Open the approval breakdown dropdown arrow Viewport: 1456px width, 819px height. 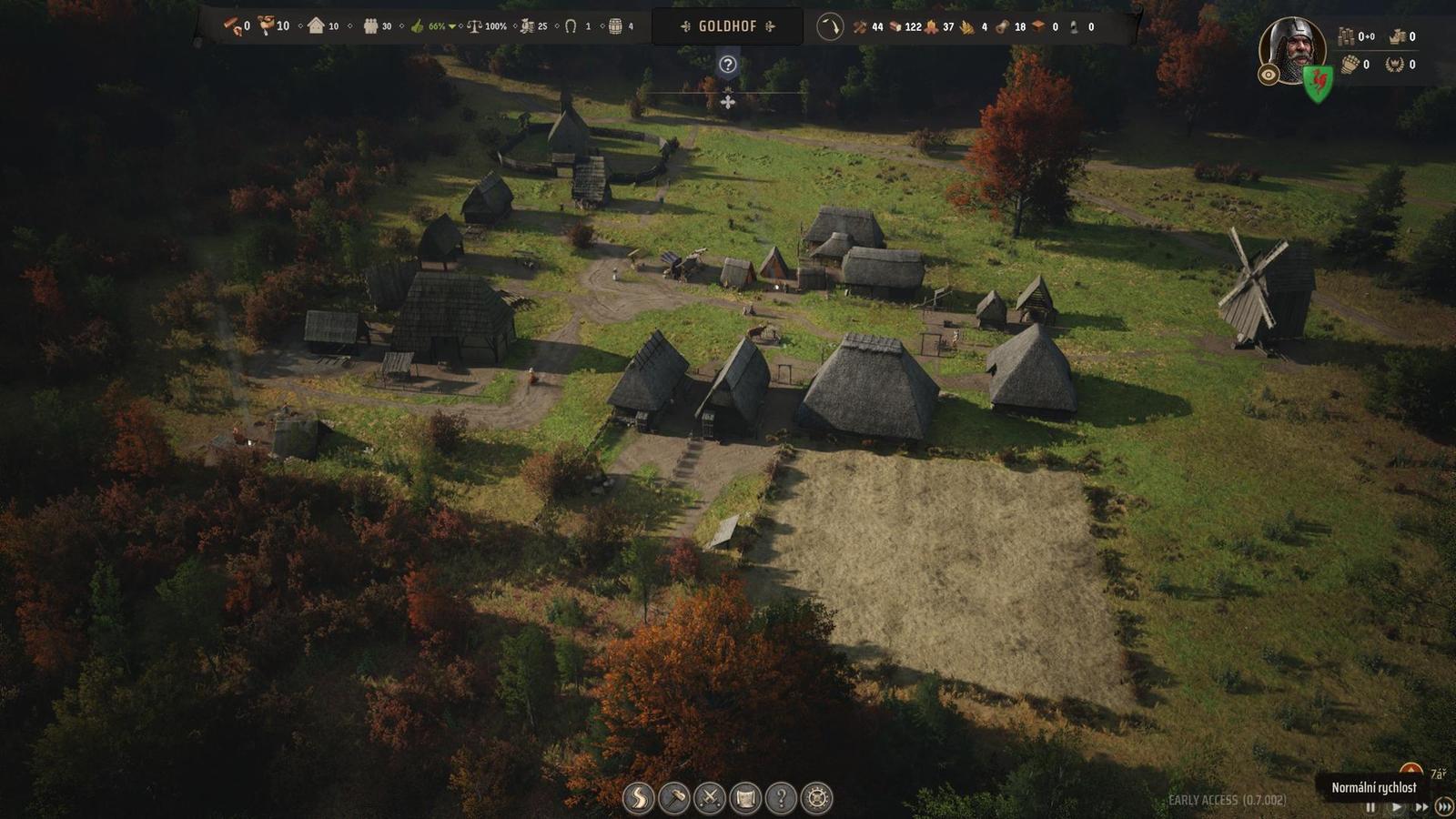click(x=452, y=26)
